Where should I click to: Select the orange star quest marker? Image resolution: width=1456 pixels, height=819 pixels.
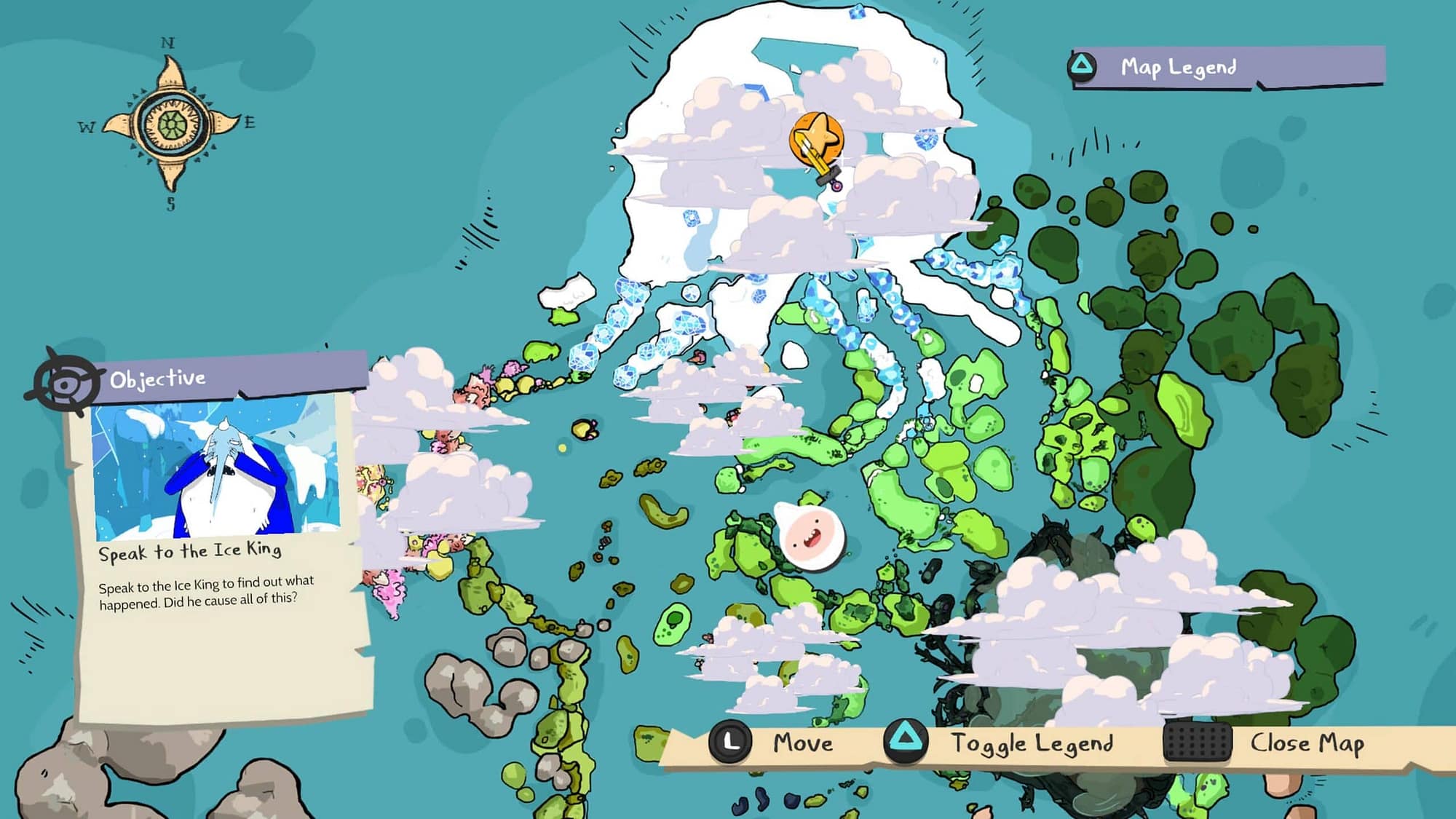click(817, 138)
